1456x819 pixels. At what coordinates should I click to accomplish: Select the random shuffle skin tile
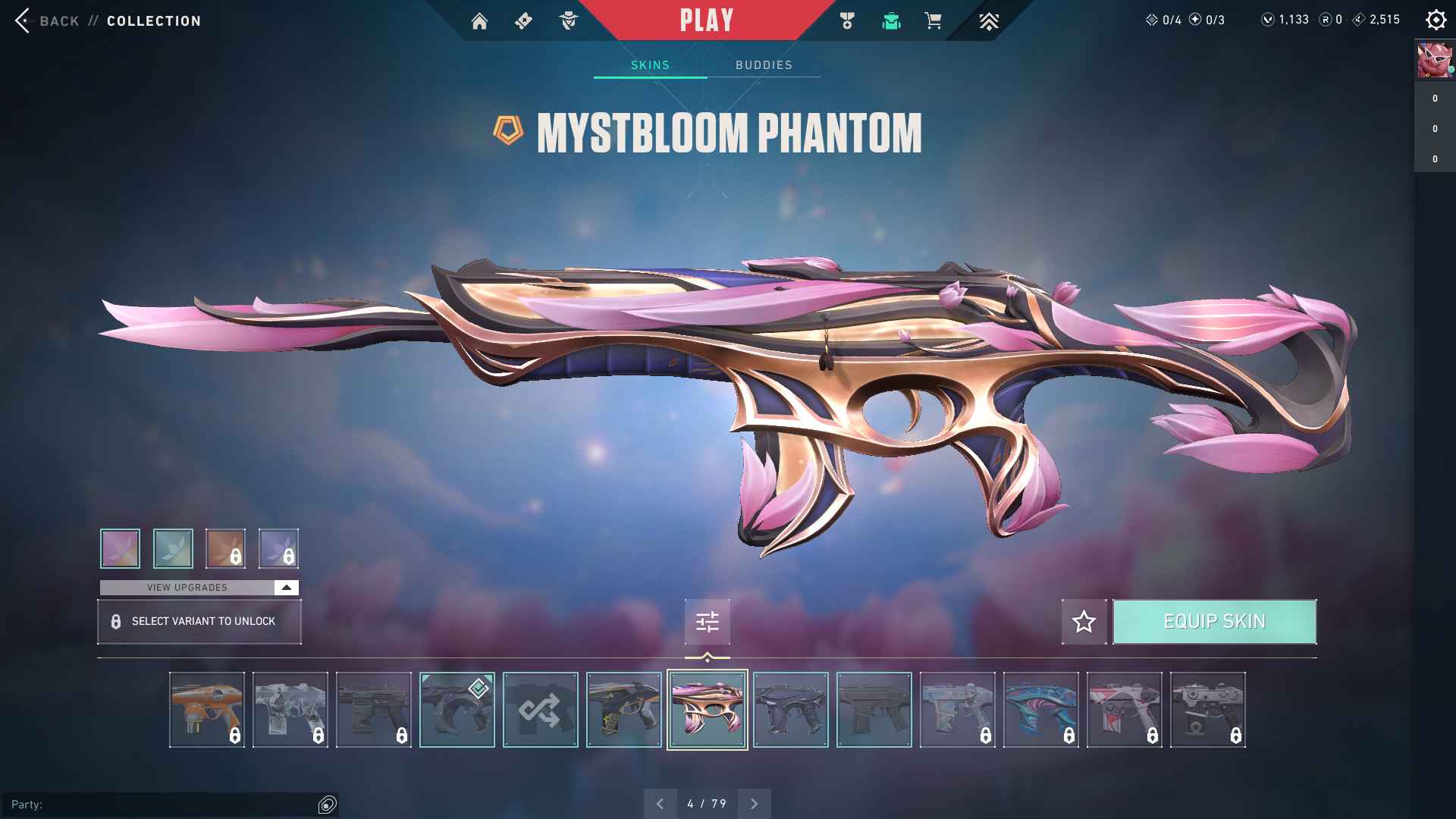540,710
